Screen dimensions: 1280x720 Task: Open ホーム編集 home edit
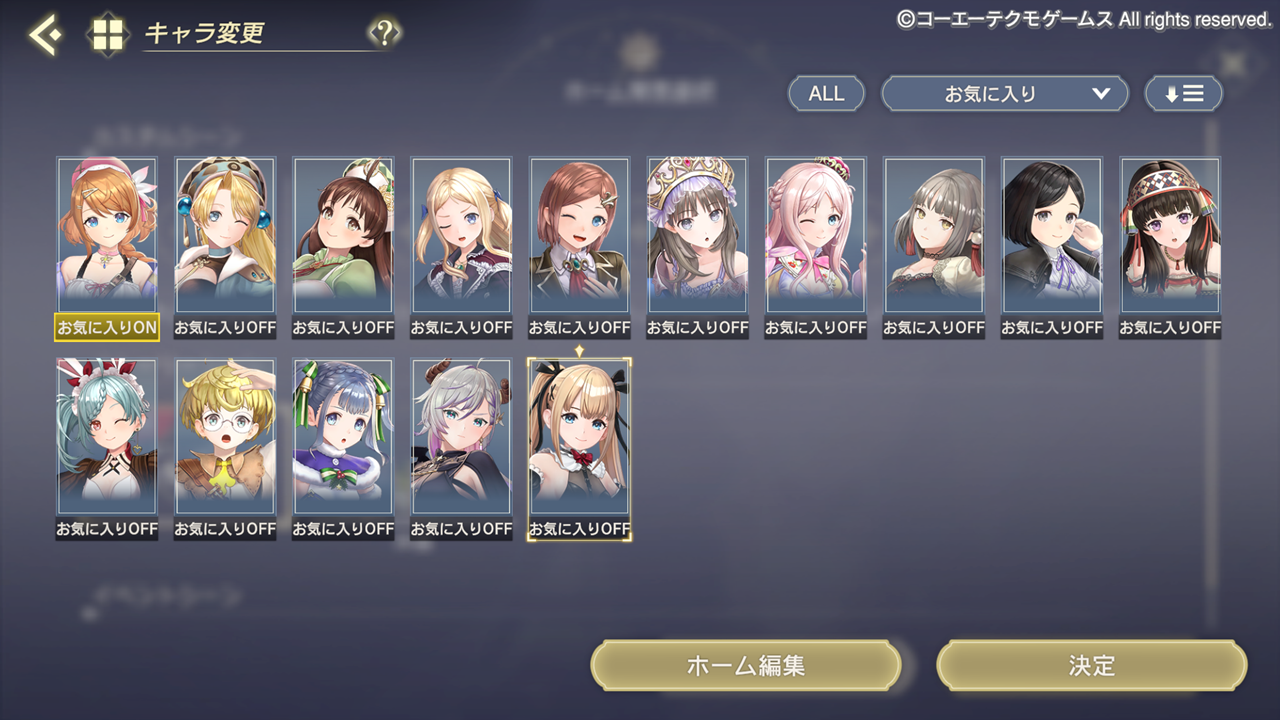click(x=745, y=666)
